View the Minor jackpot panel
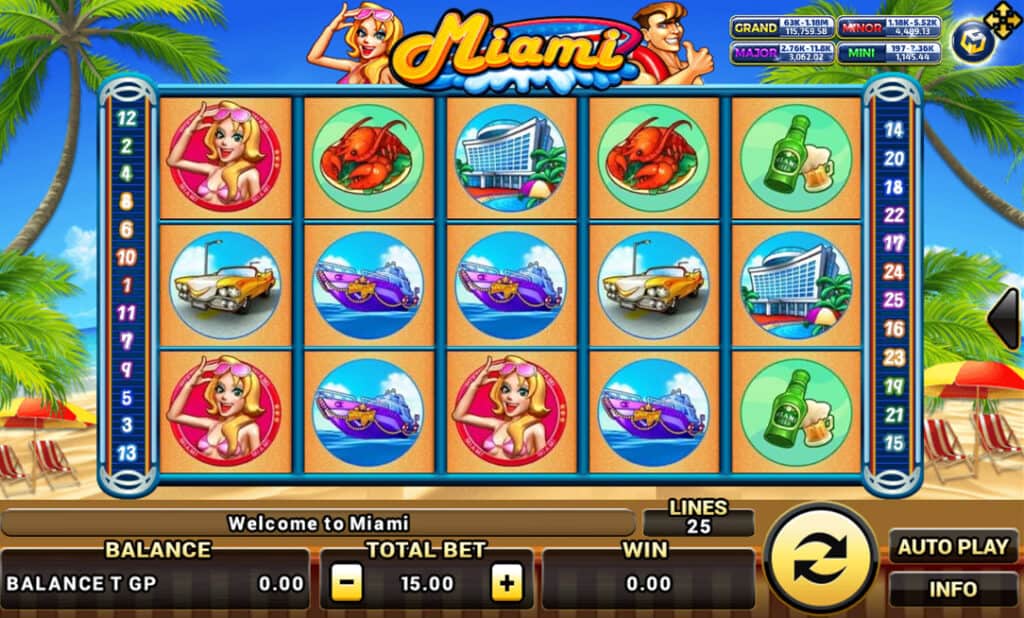The width and height of the screenshot is (1024, 618). point(886,28)
